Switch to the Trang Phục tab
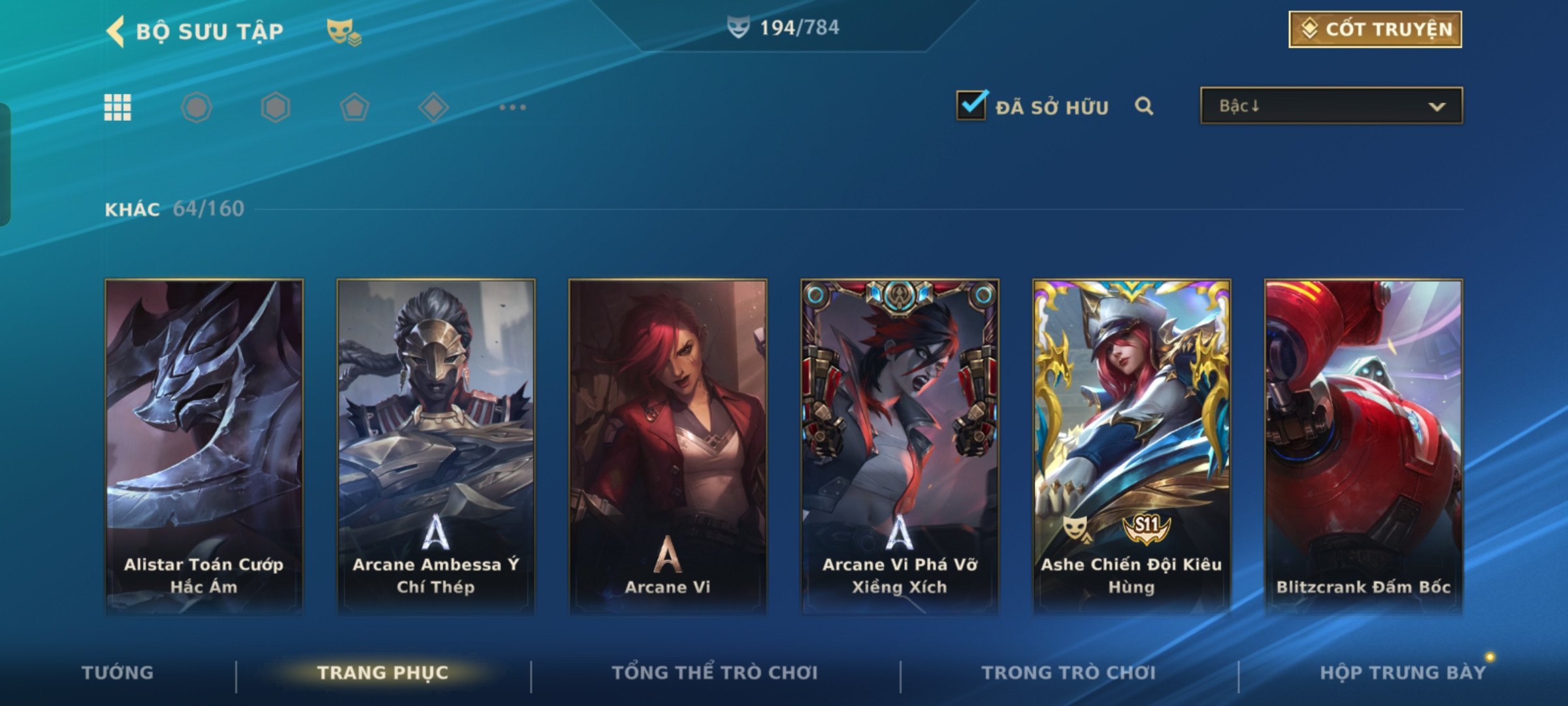1568x706 pixels. (383, 673)
